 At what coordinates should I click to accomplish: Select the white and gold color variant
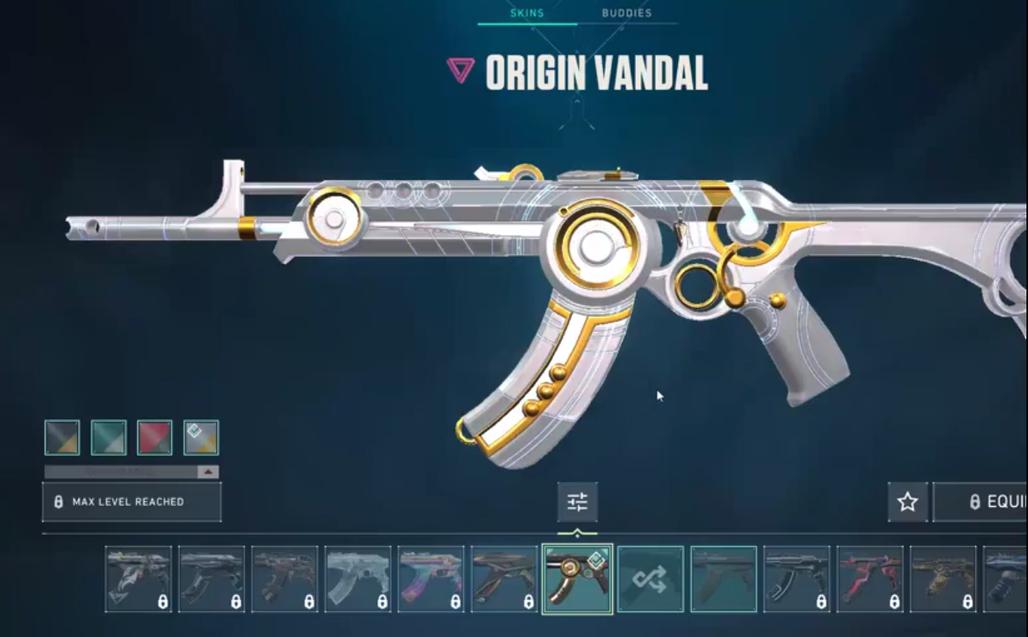(201, 437)
